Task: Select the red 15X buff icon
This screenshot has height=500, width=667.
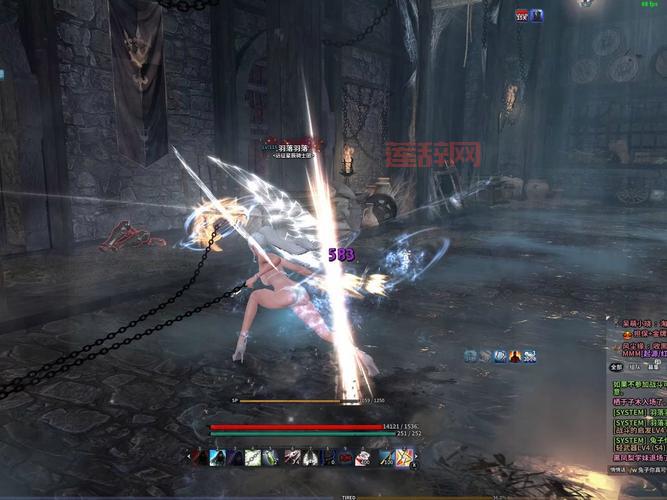Action: point(522,15)
